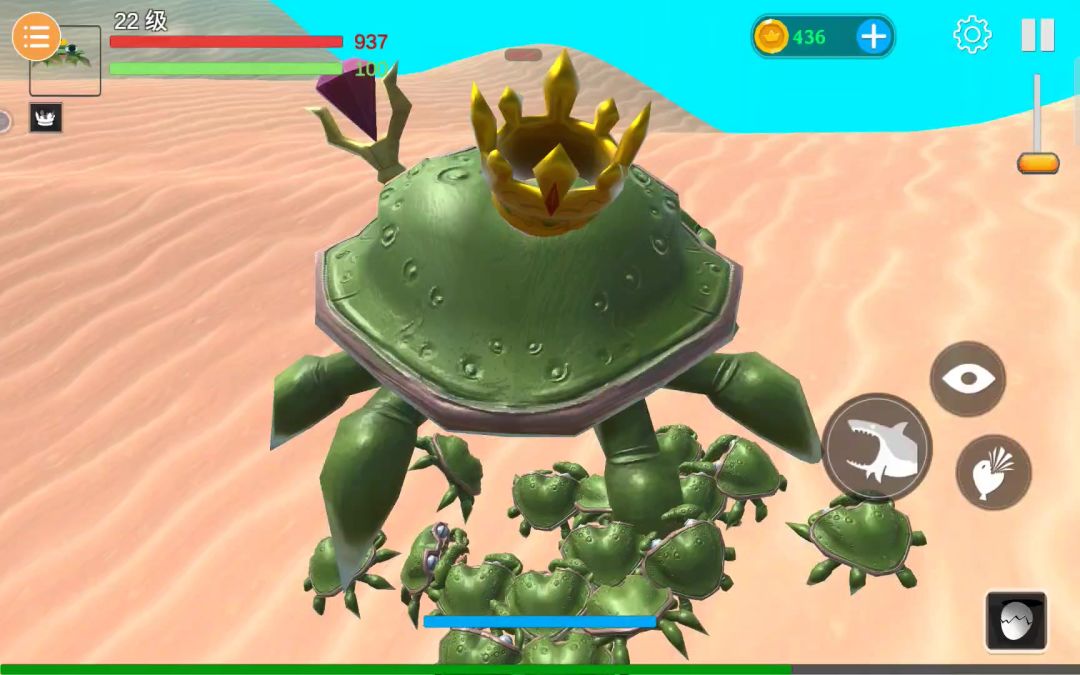Add more gold coins with plus button
This screenshot has width=1080, height=675.
[873, 37]
